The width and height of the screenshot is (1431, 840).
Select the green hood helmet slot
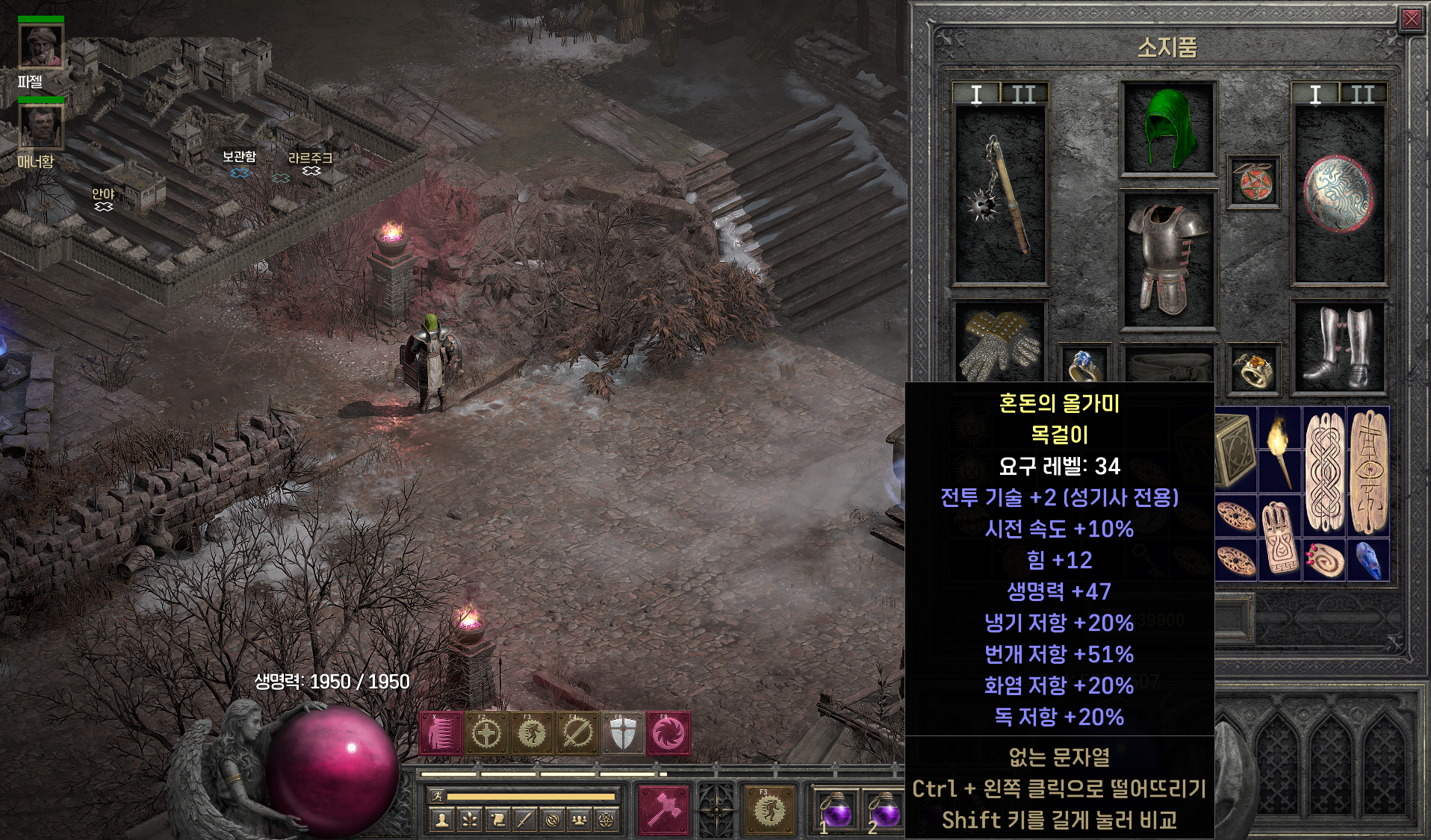click(1167, 128)
